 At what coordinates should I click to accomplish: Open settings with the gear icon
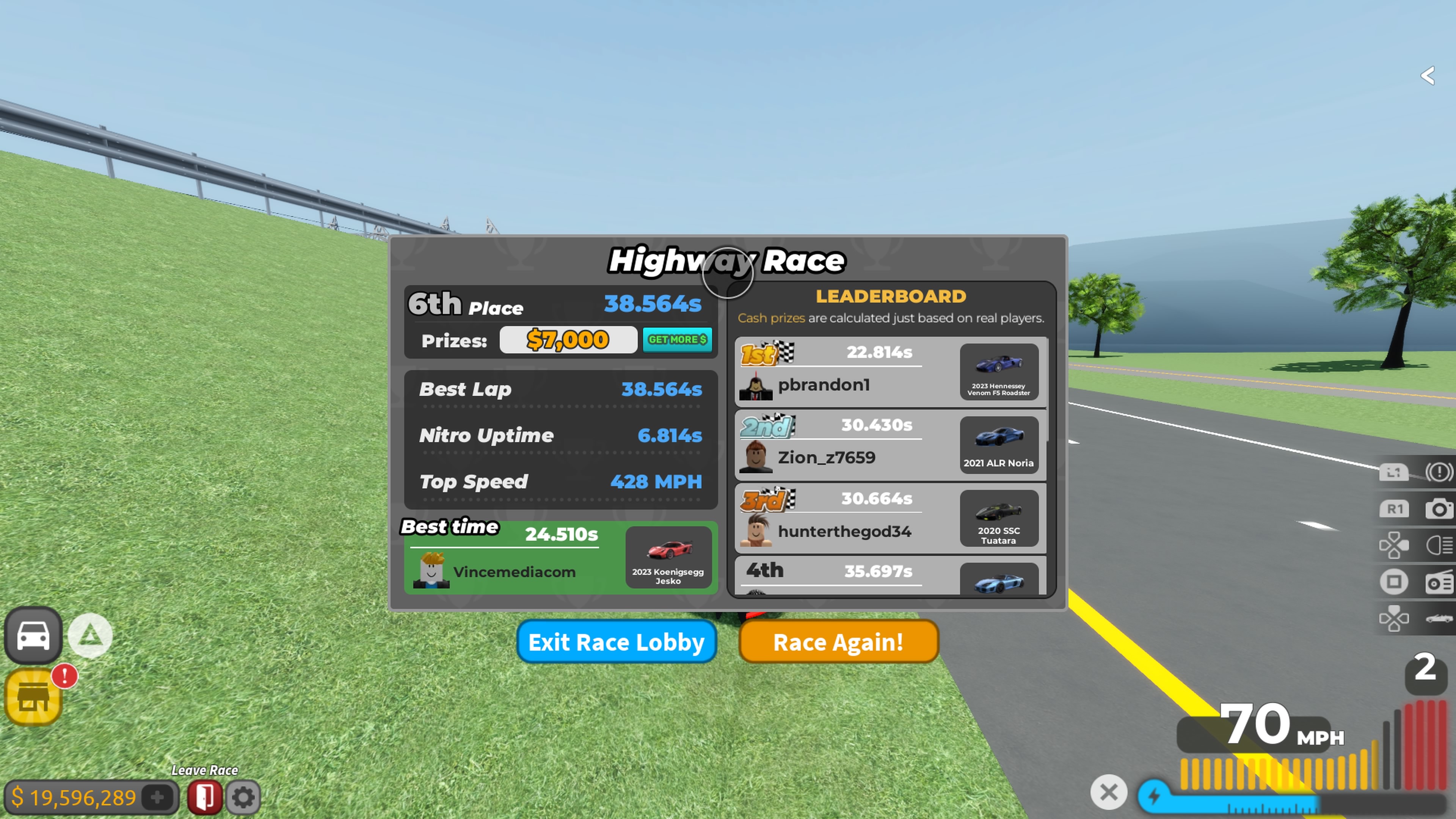coord(243,797)
